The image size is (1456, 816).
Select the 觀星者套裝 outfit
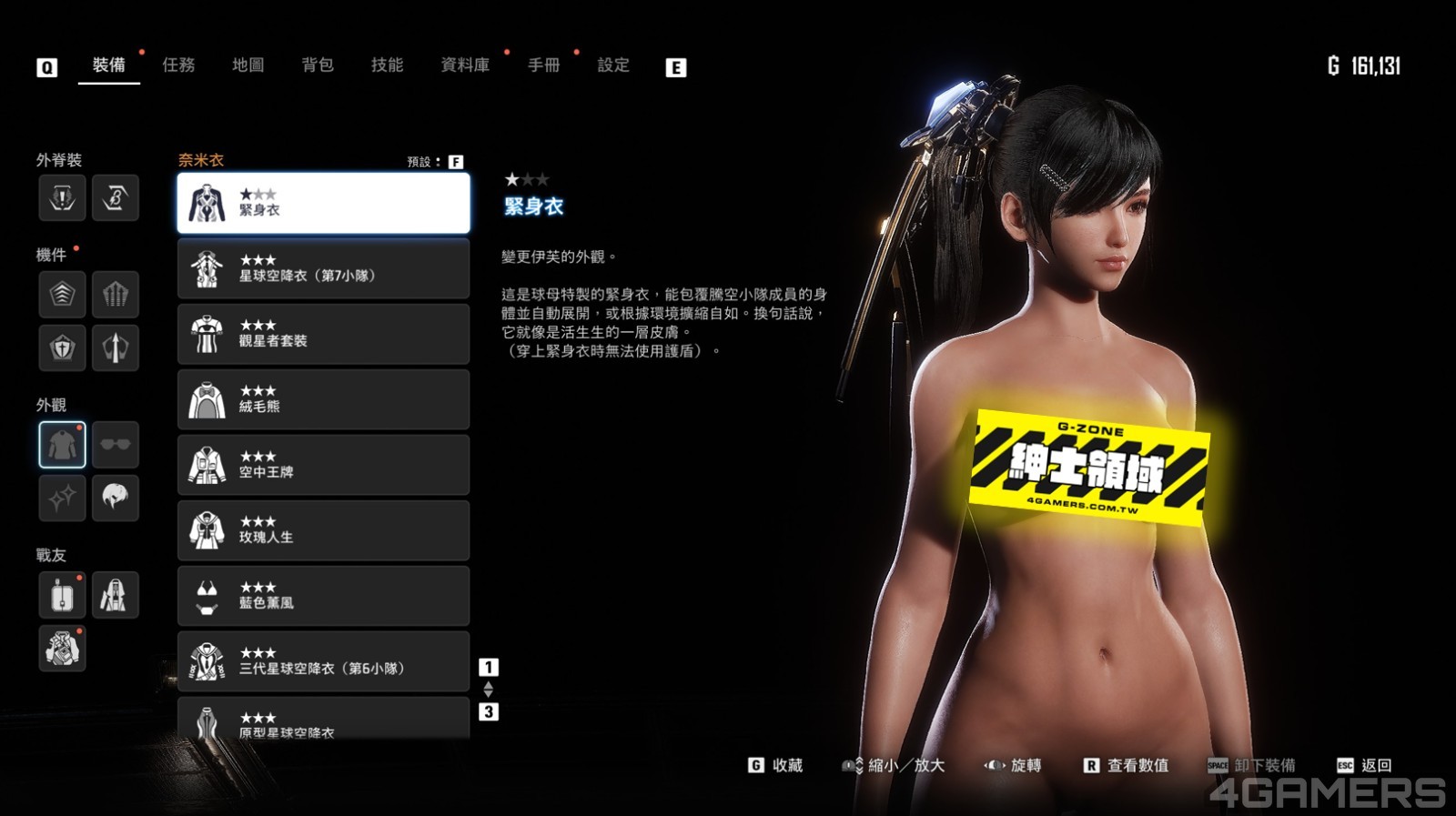click(323, 334)
